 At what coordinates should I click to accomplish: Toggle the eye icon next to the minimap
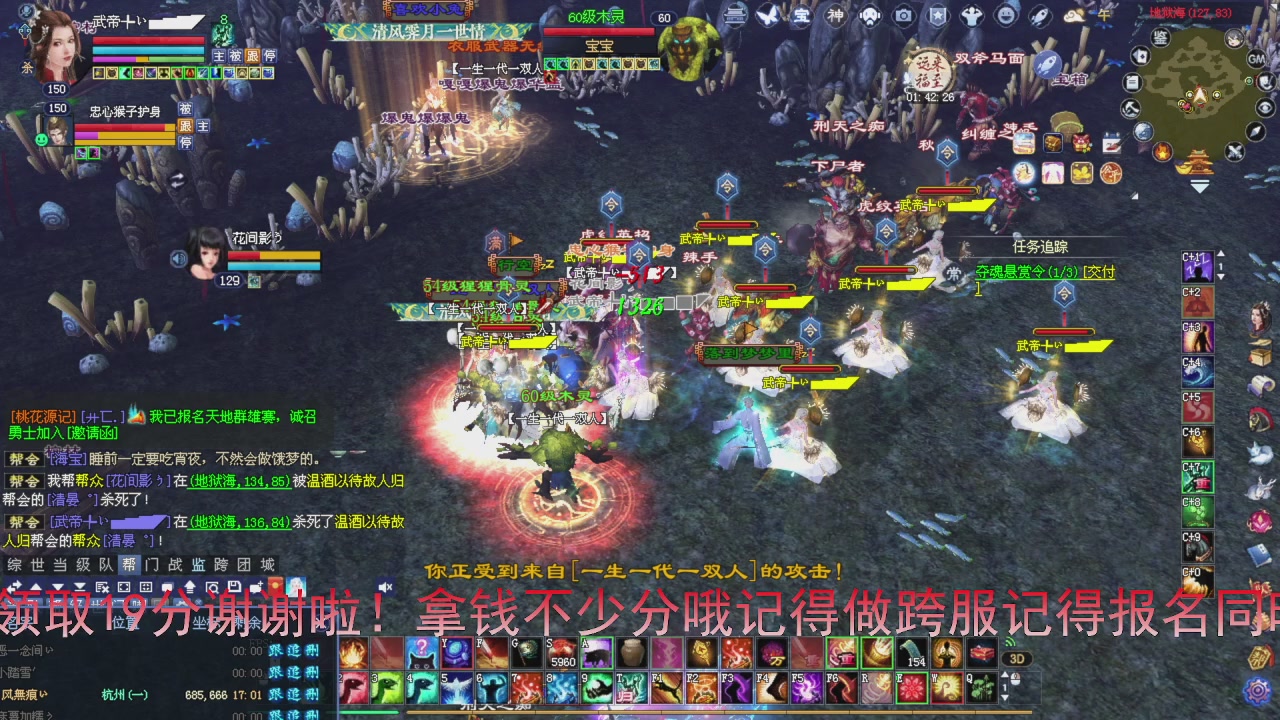(x=1265, y=108)
